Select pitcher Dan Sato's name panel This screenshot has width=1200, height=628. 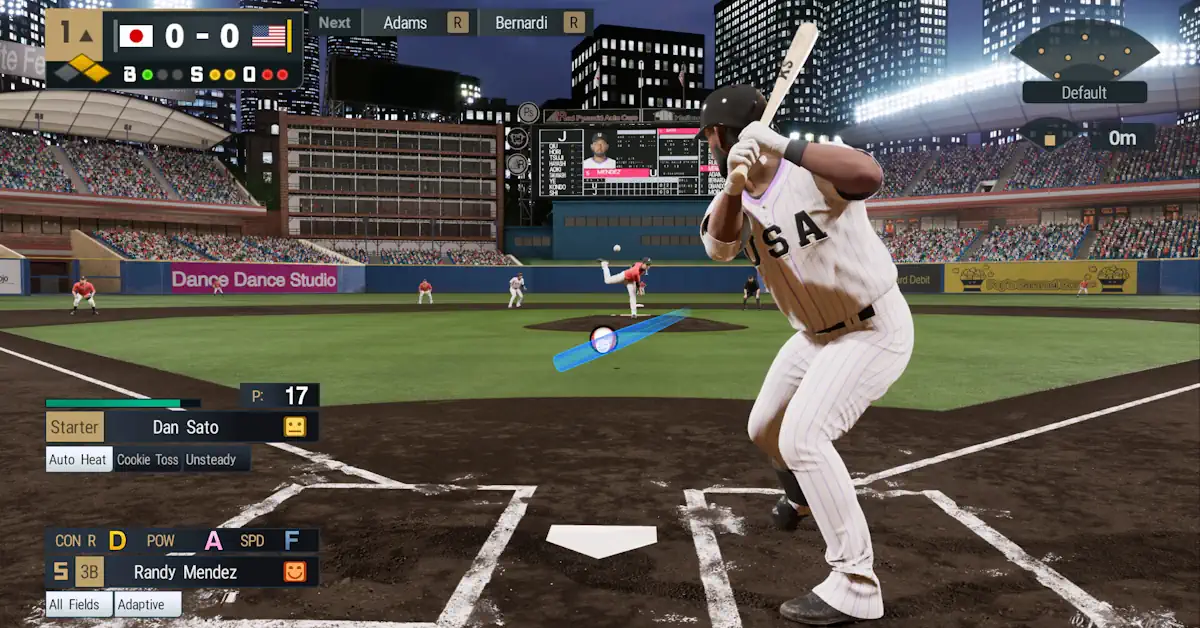click(x=185, y=427)
